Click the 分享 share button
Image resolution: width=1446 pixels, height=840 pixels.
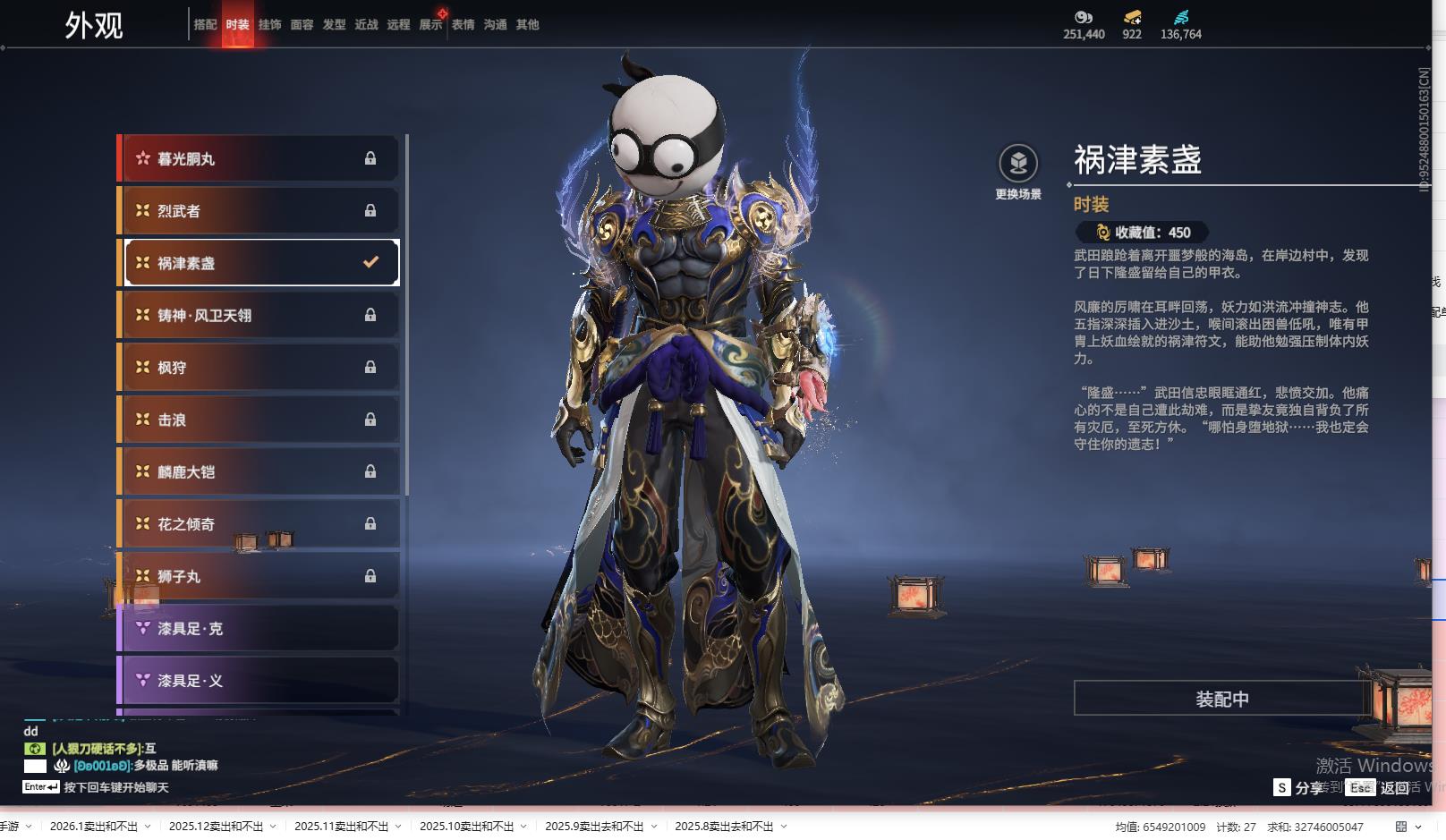pos(1298,788)
